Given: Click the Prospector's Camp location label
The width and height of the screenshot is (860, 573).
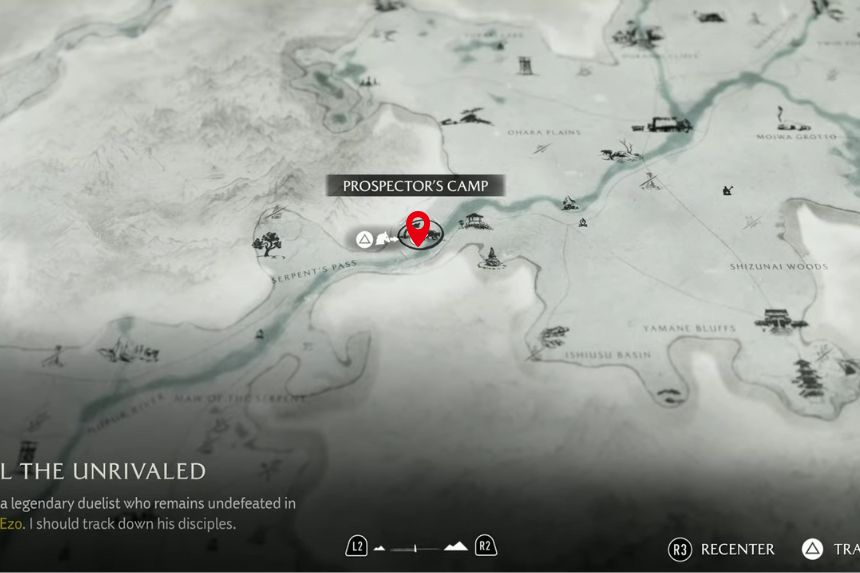Looking at the screenshot, I should pyautogui.click(x=415, y=186).
